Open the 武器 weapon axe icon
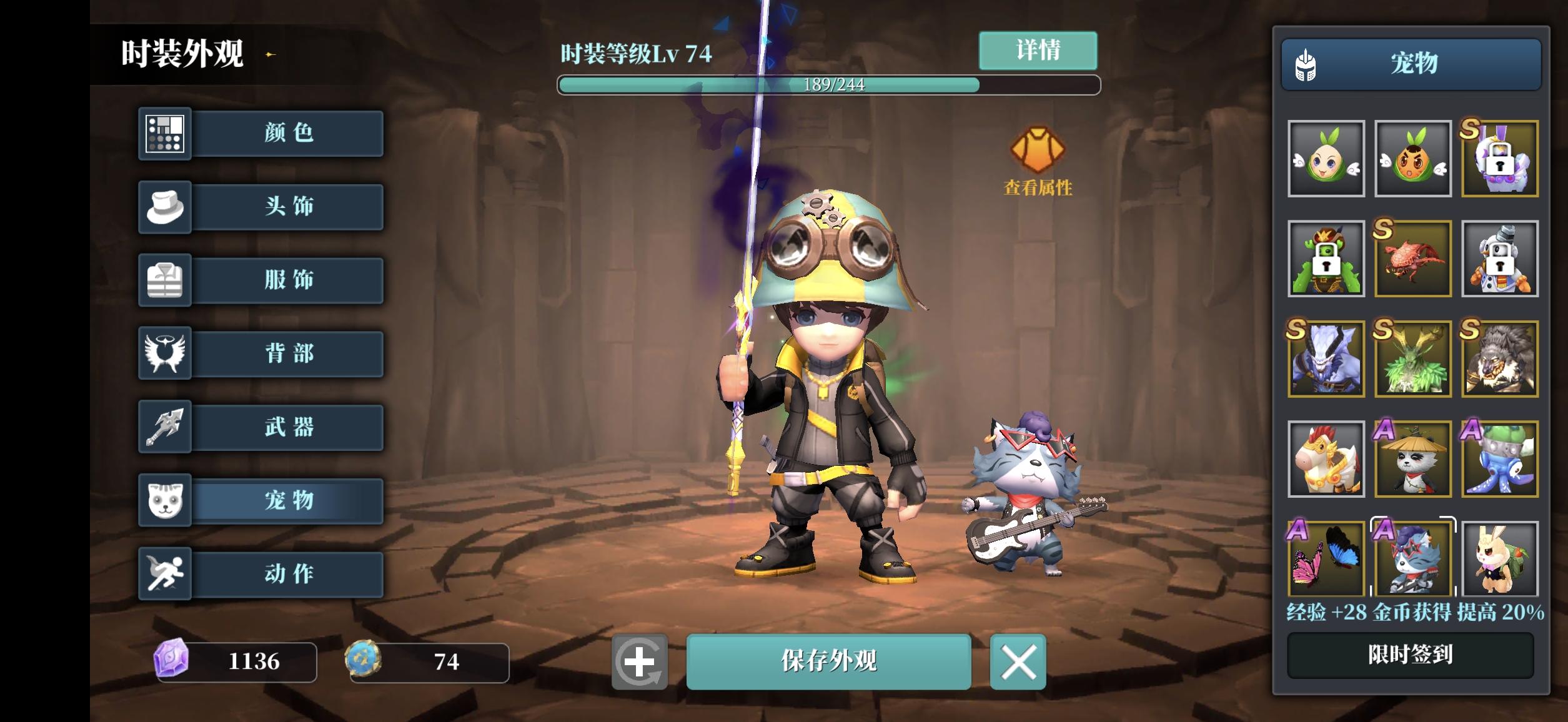The width and height of the screenshot is (1568, 722). point(166,427)
